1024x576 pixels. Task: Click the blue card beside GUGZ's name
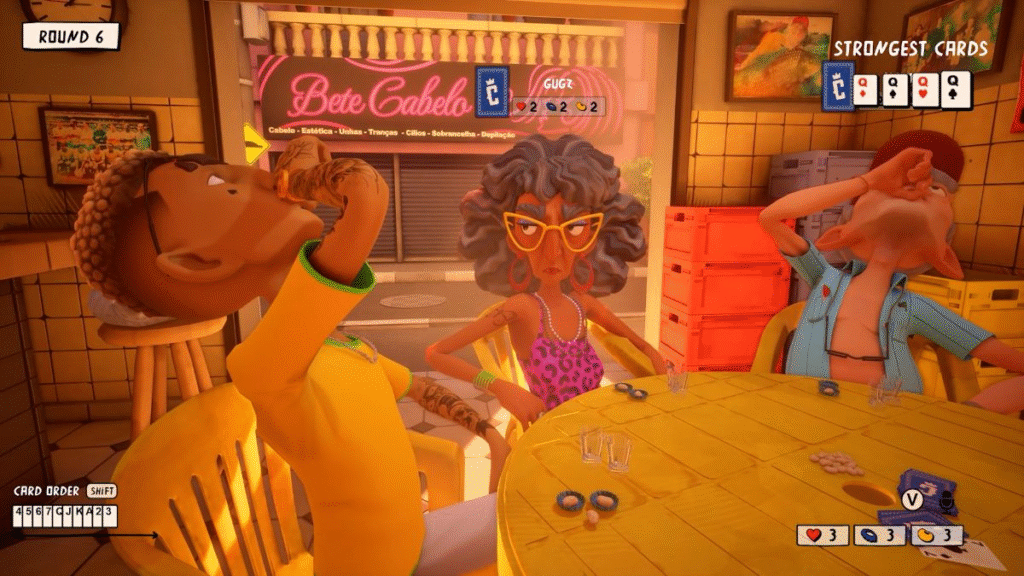click(x=492, y=89)
